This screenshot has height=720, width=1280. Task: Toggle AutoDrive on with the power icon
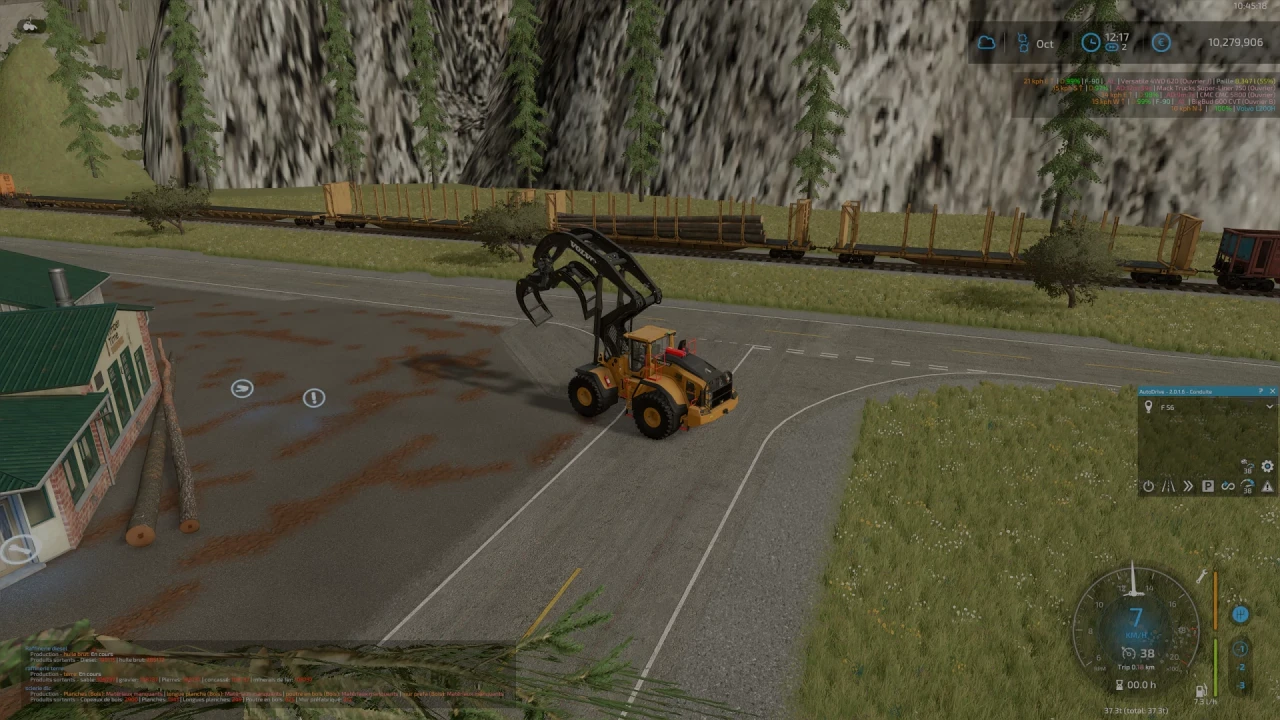click(1149, 485)
